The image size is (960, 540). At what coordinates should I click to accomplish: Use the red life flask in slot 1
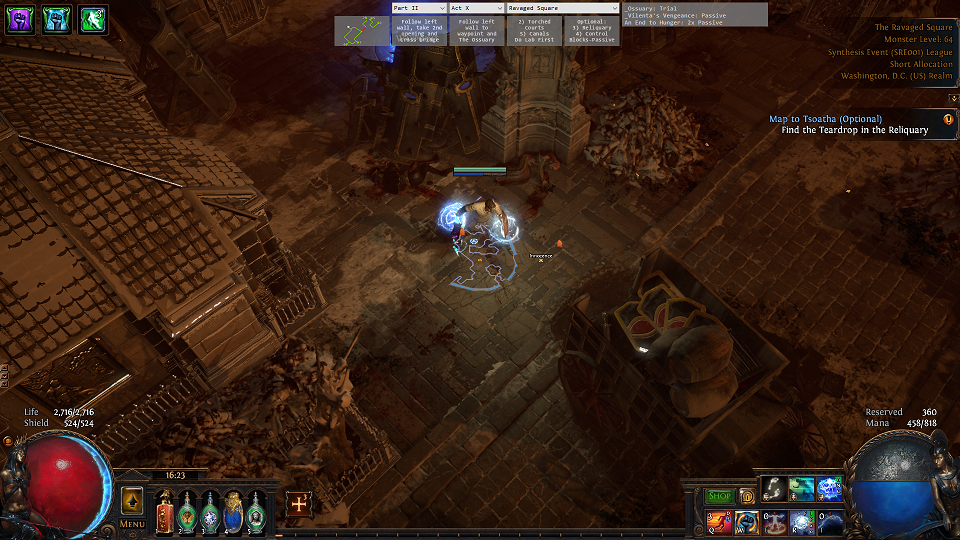(x=165, y=511)
